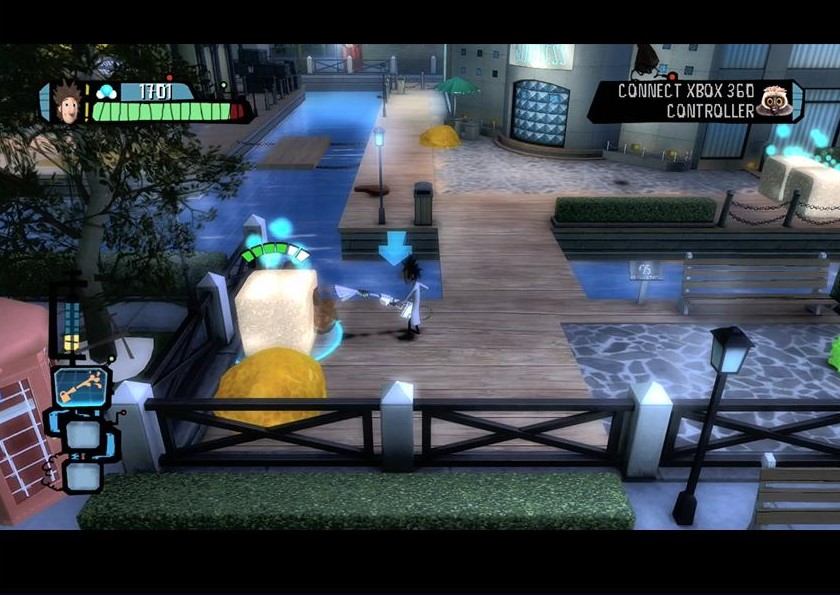Screen dimensions: 840x595
Task: Click the blue molecule icon beside the score
Action: click(x=106, y=92)
